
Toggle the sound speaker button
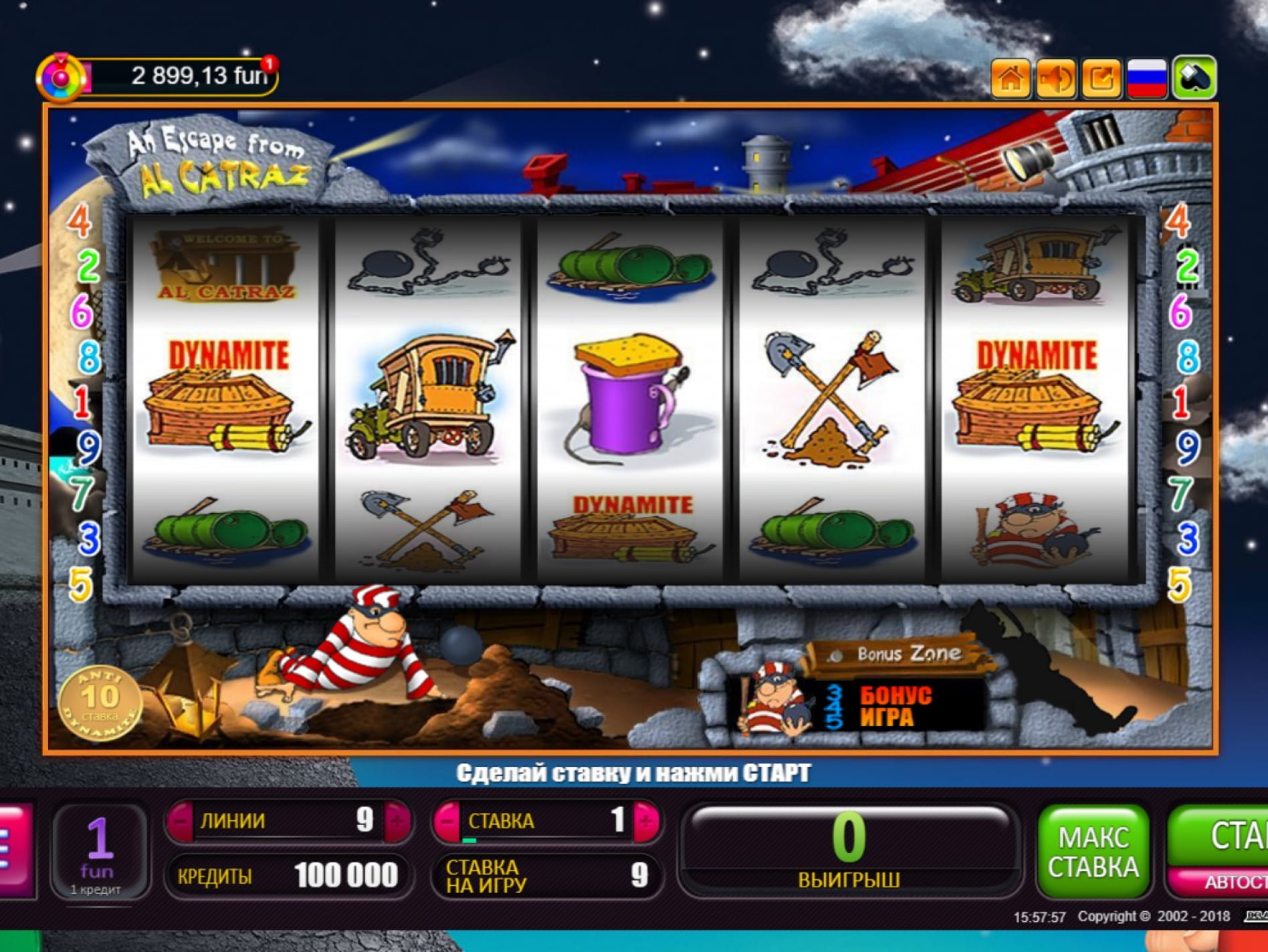[x=1056, y=79]
